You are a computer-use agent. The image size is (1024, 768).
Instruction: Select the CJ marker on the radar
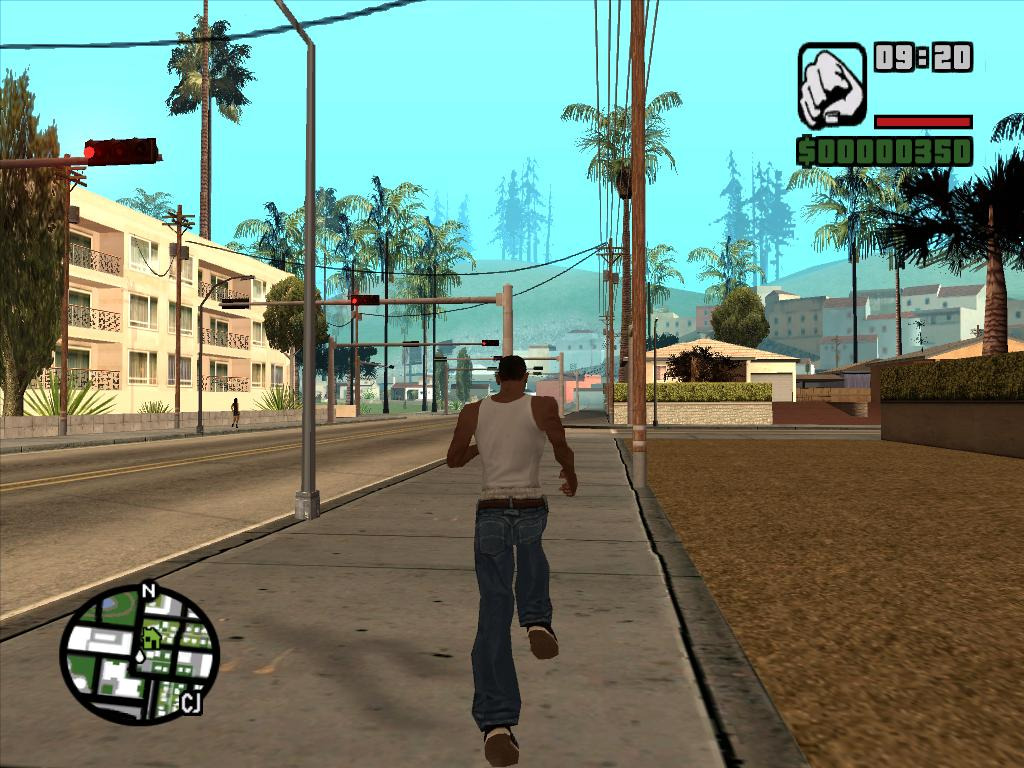tap(191, 703)
